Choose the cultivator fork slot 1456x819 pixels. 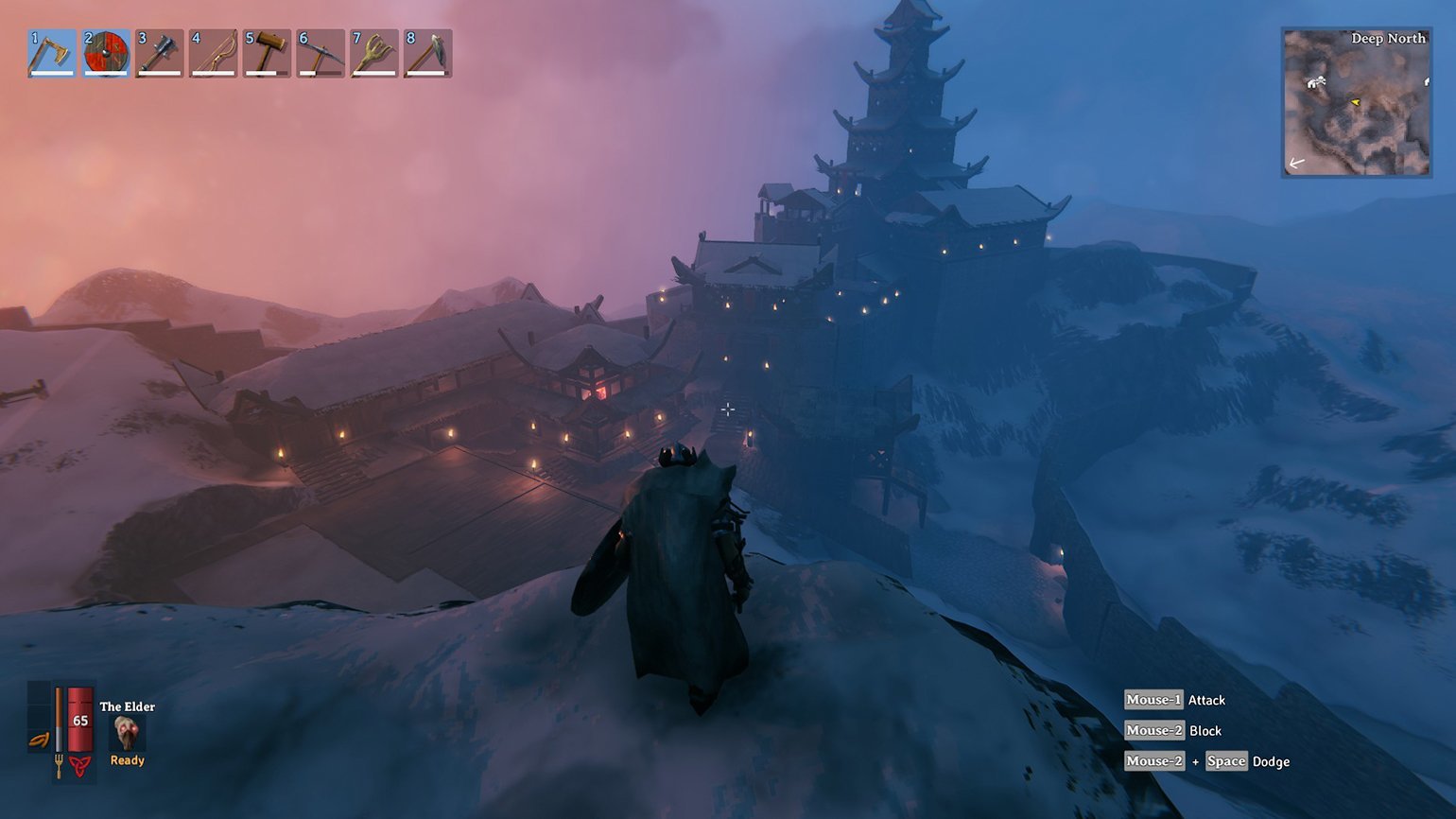click(373, 53)
